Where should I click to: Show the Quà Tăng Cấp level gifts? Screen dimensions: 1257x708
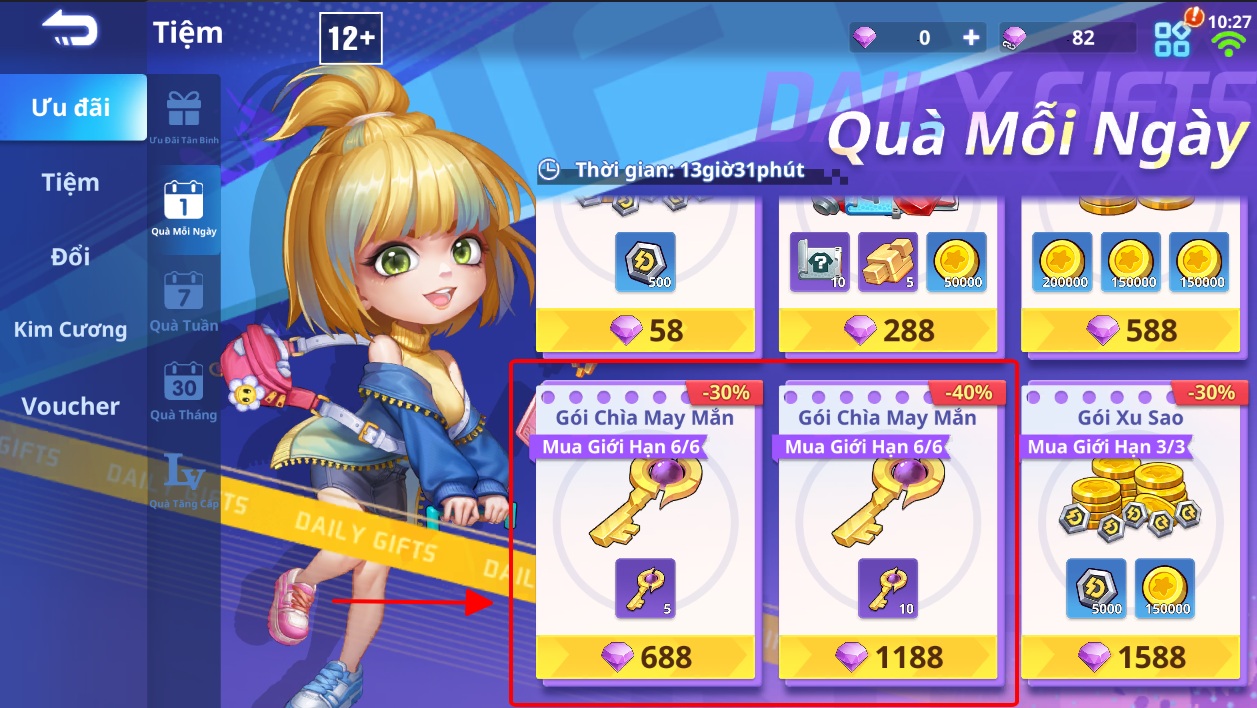pos(184,480)
